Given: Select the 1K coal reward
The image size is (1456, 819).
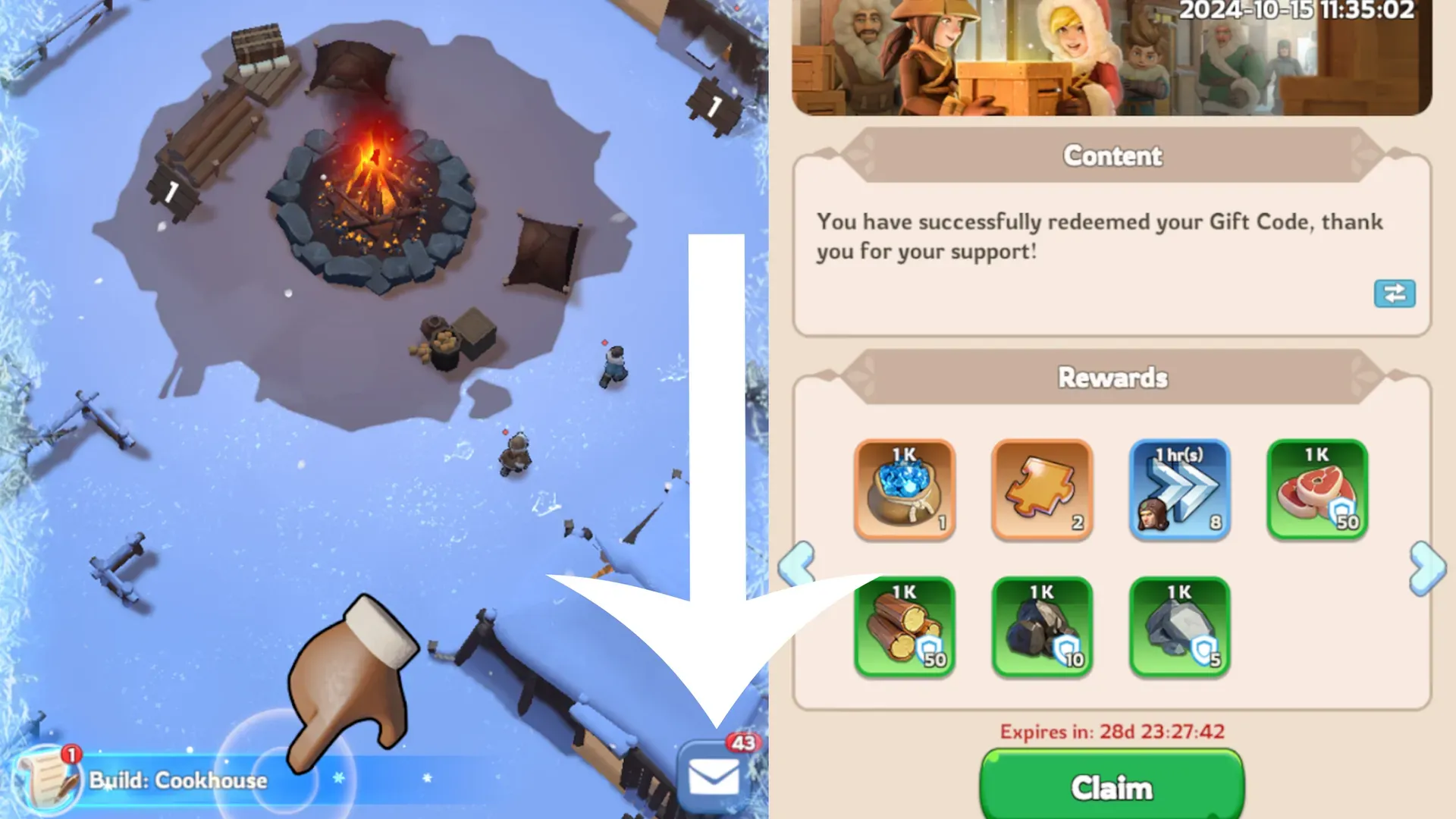Looking at the screenshot, I should point(1042,626).
